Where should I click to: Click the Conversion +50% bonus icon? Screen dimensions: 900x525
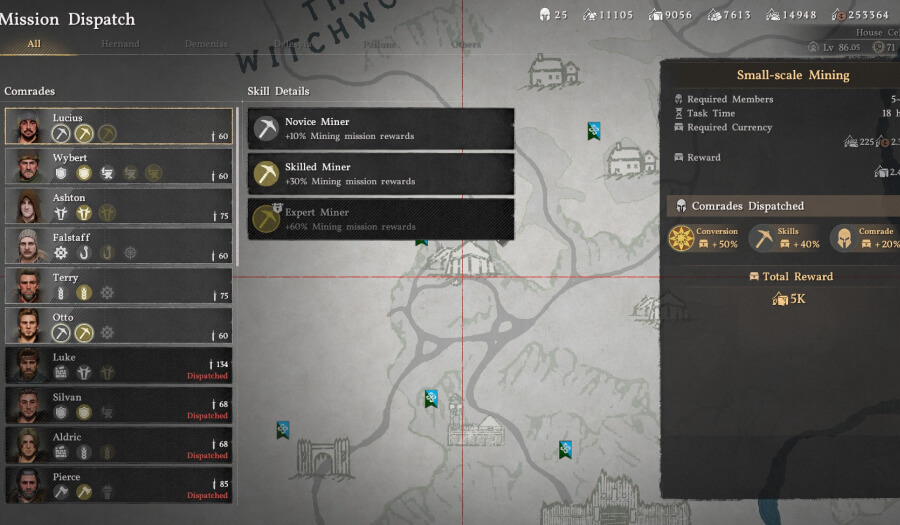pos(682,239)
